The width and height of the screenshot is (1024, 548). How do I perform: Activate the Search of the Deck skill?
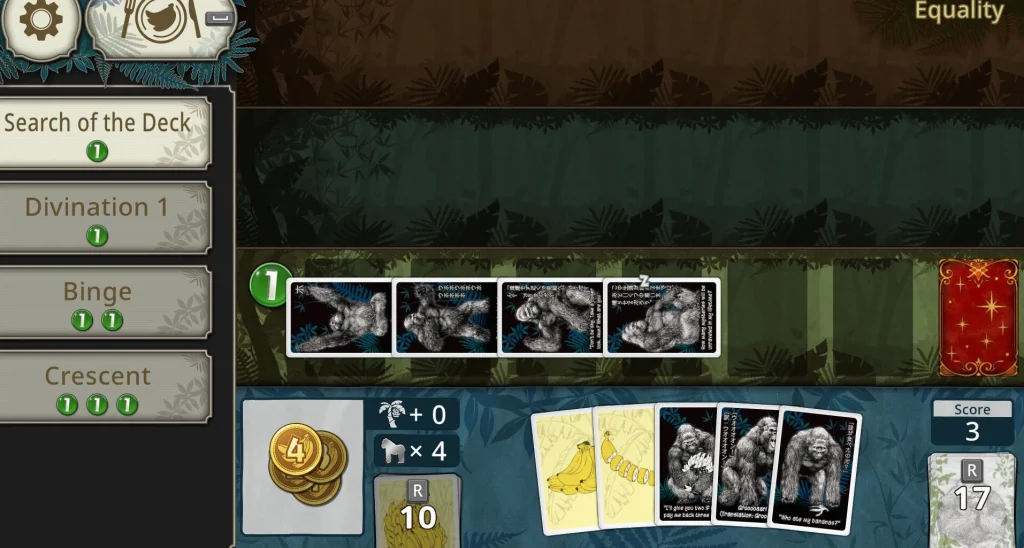coord(98,133)
